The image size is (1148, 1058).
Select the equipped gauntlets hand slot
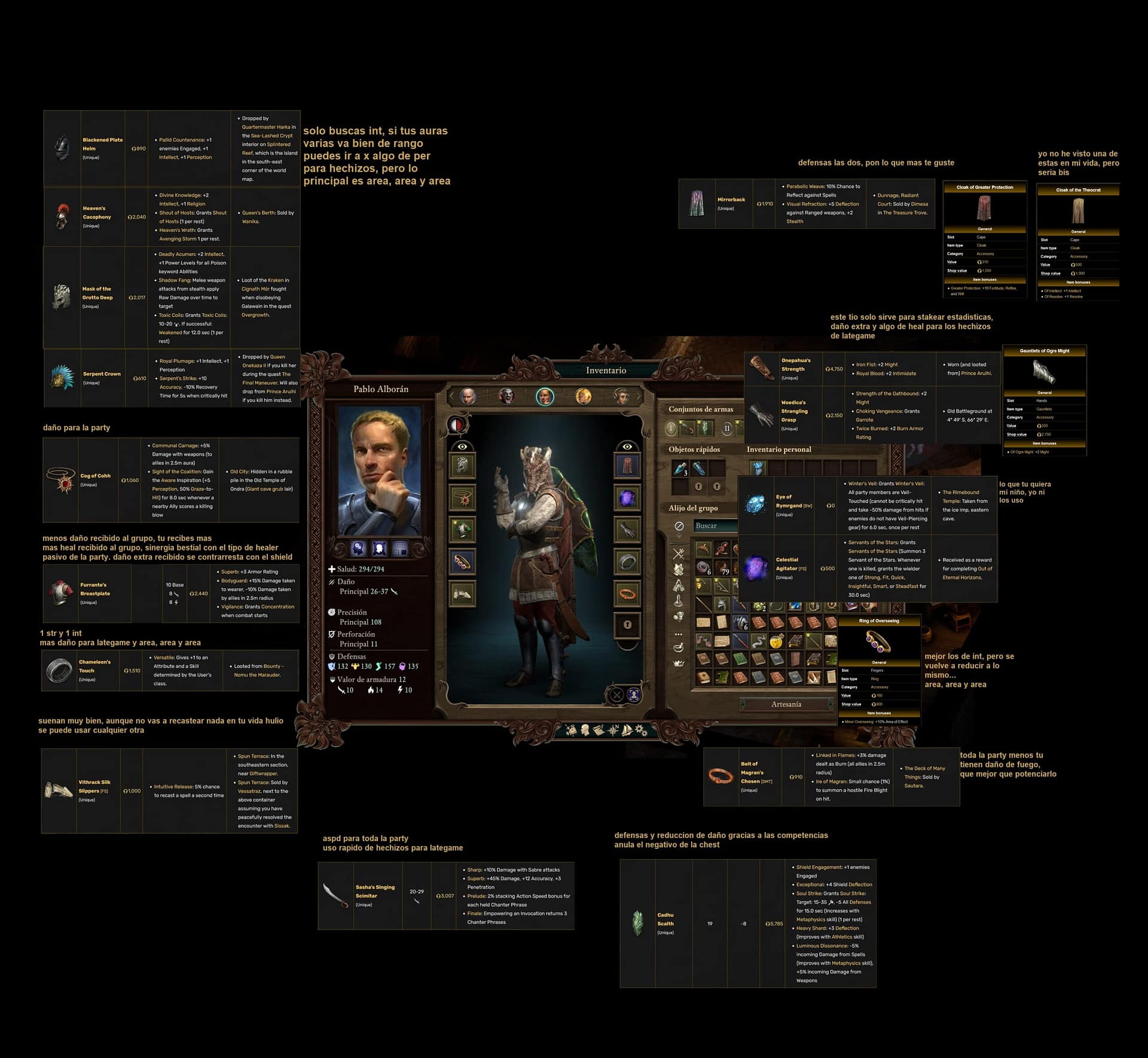pos(627,530)
